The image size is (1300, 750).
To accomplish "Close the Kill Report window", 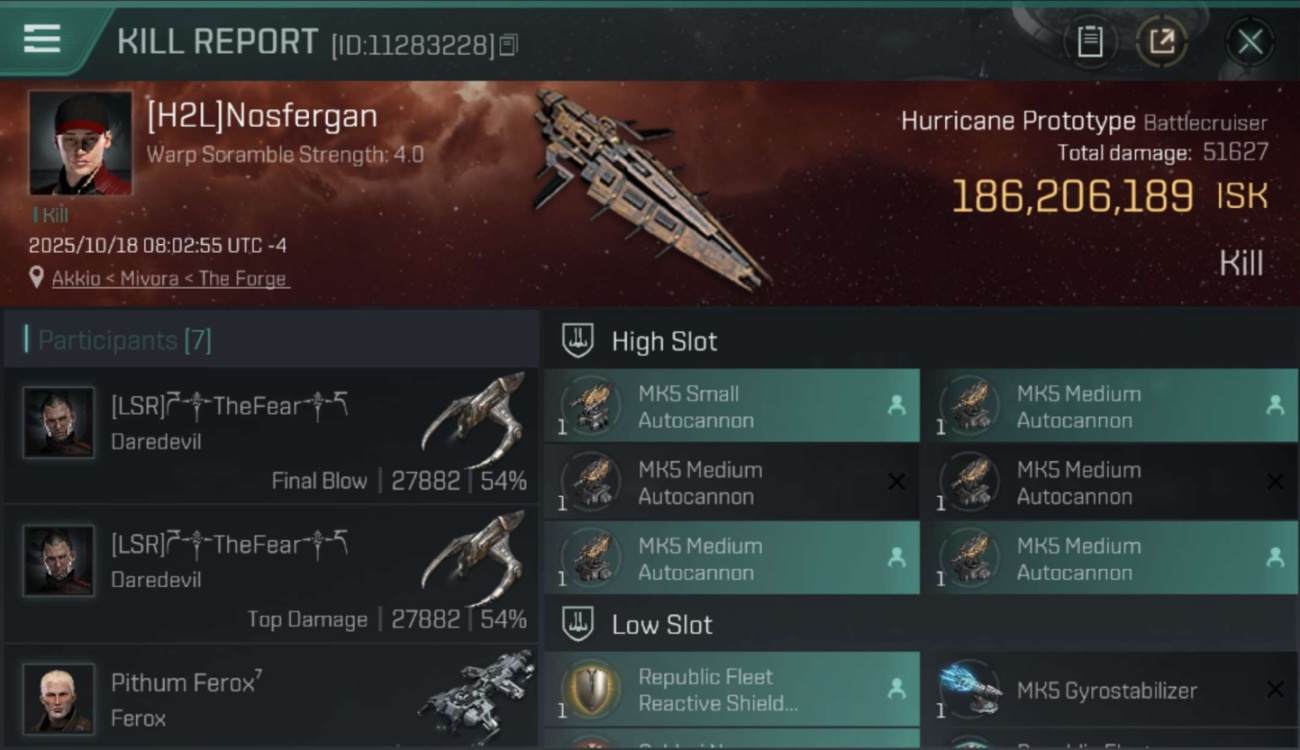I will click(1249, 42).
